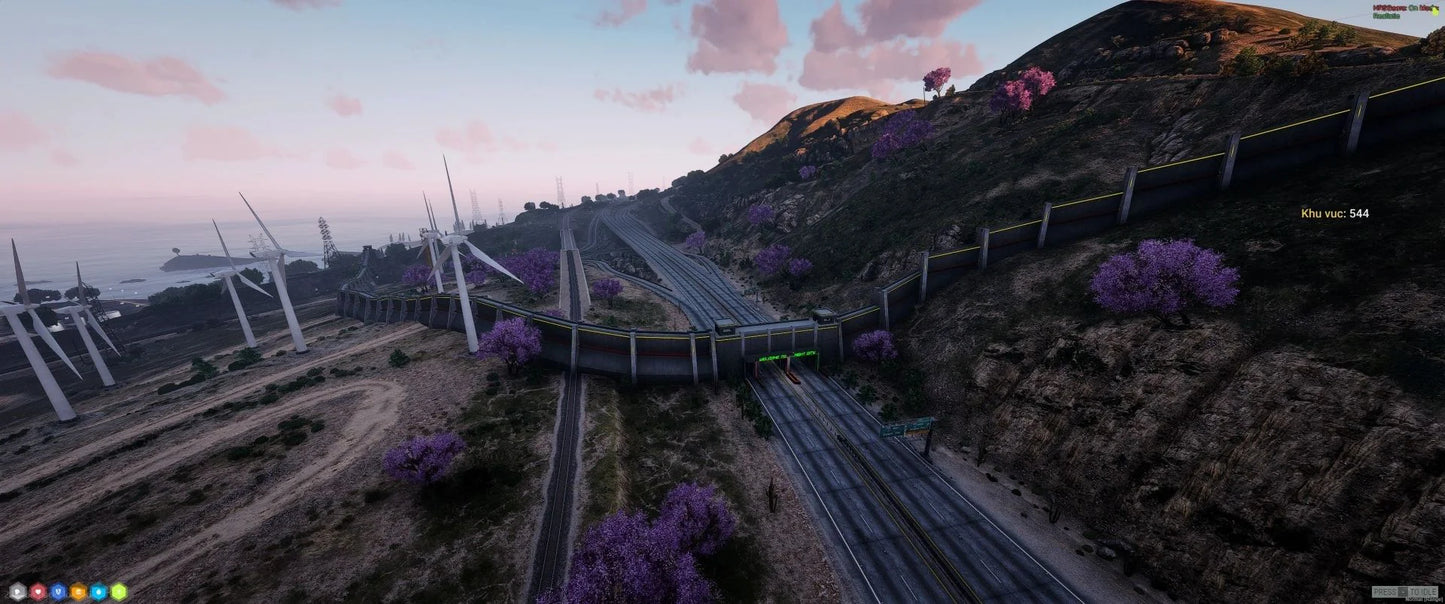The image size is (1445, 604).
Task: Select the orange hexagon status icon
Action: [x=78, y=592]
